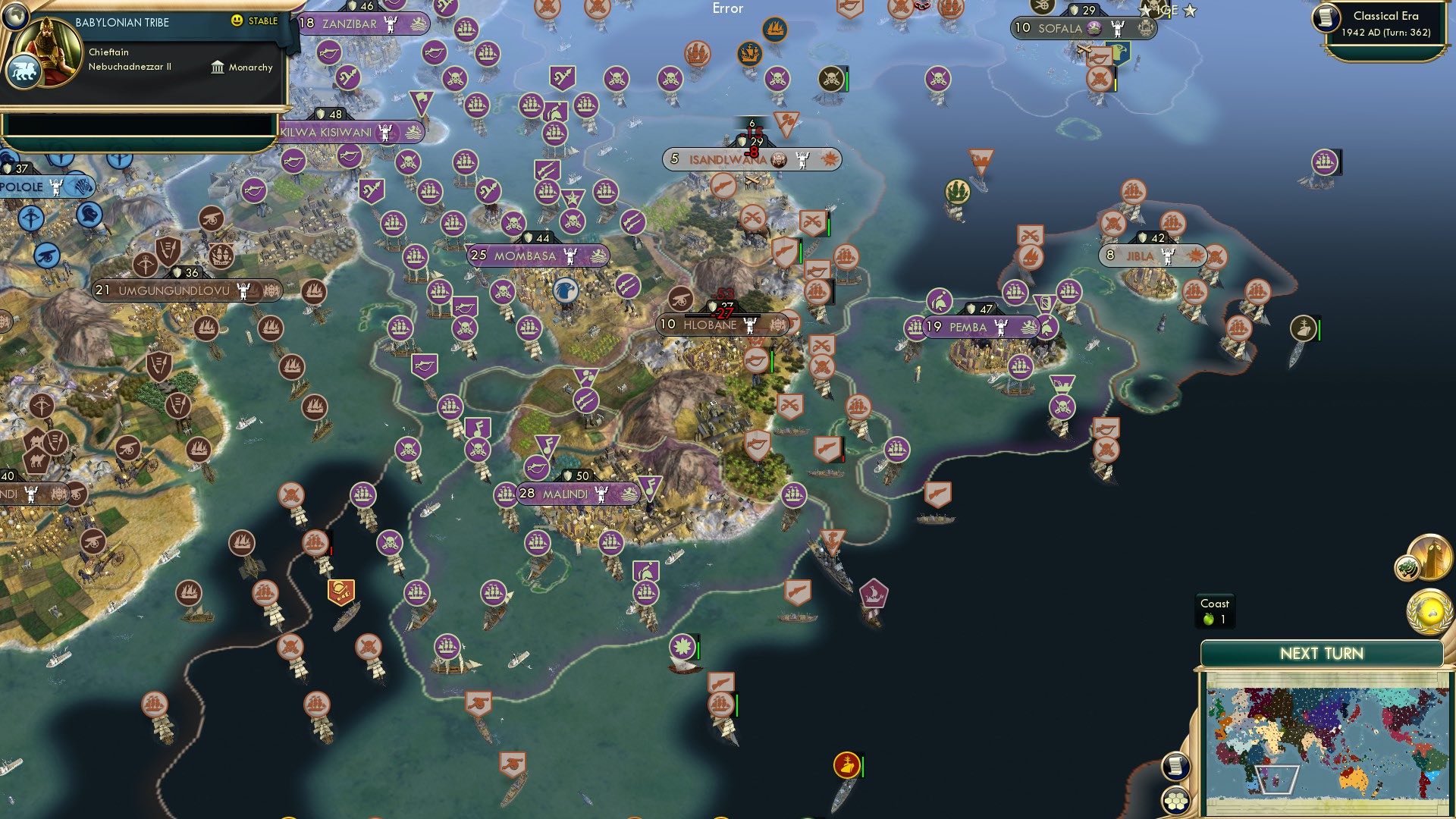
Task: Click the Coast yield tooltip showing one food
Action: pos(1216,611)
